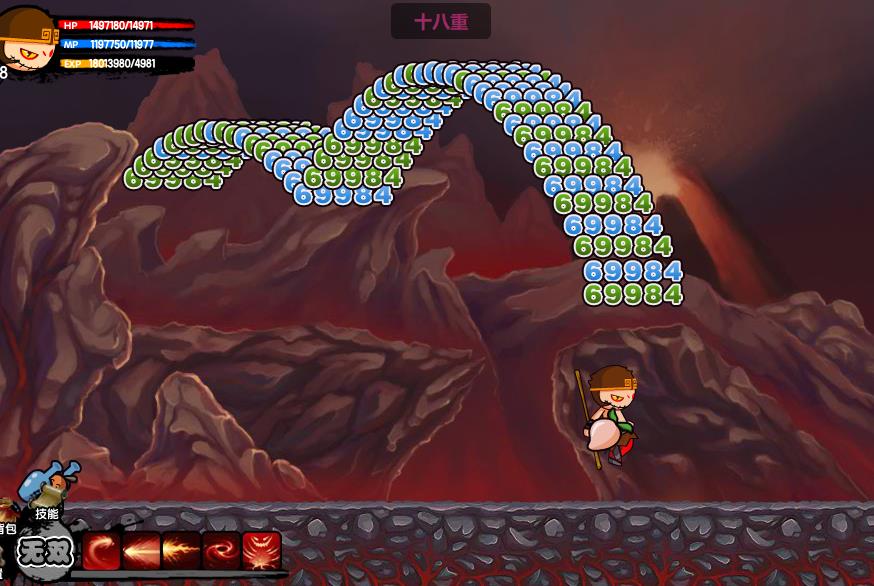Activate the red vortex skill

coord(221,551)
